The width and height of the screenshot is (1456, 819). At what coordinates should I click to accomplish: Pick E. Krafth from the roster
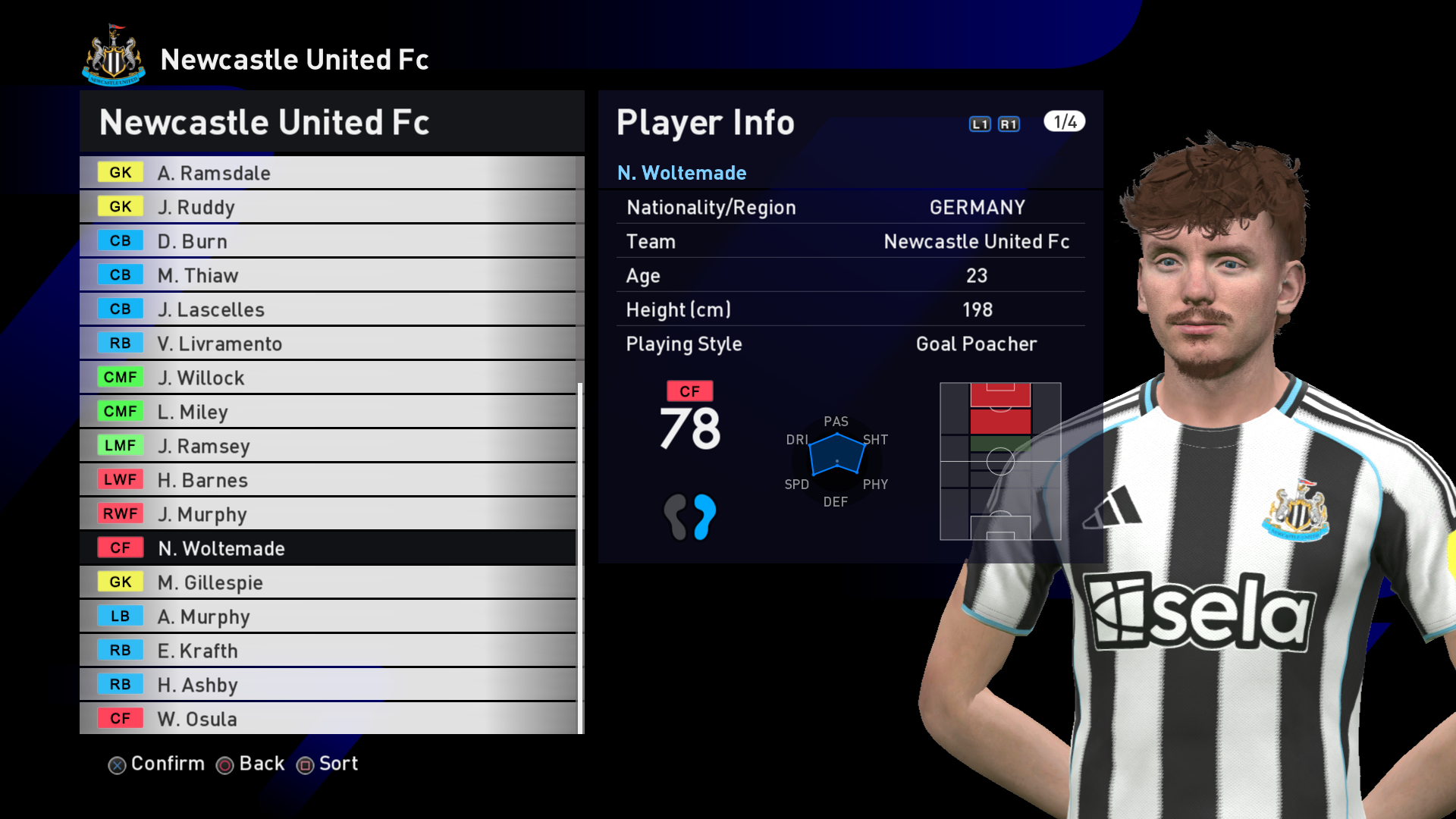click(x=328, y=651)
